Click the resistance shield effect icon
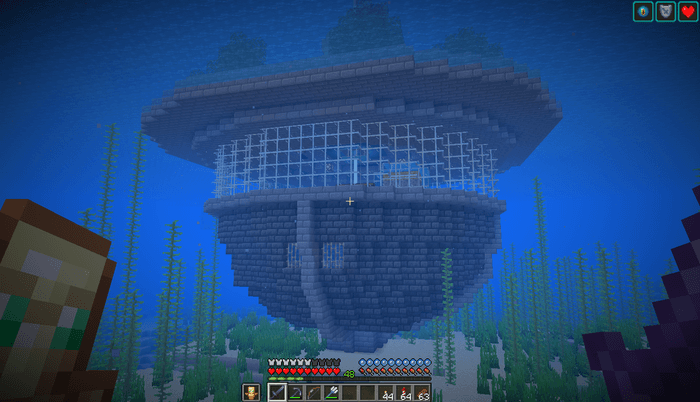This screenshot has height=402, width=700. [665, 12]
